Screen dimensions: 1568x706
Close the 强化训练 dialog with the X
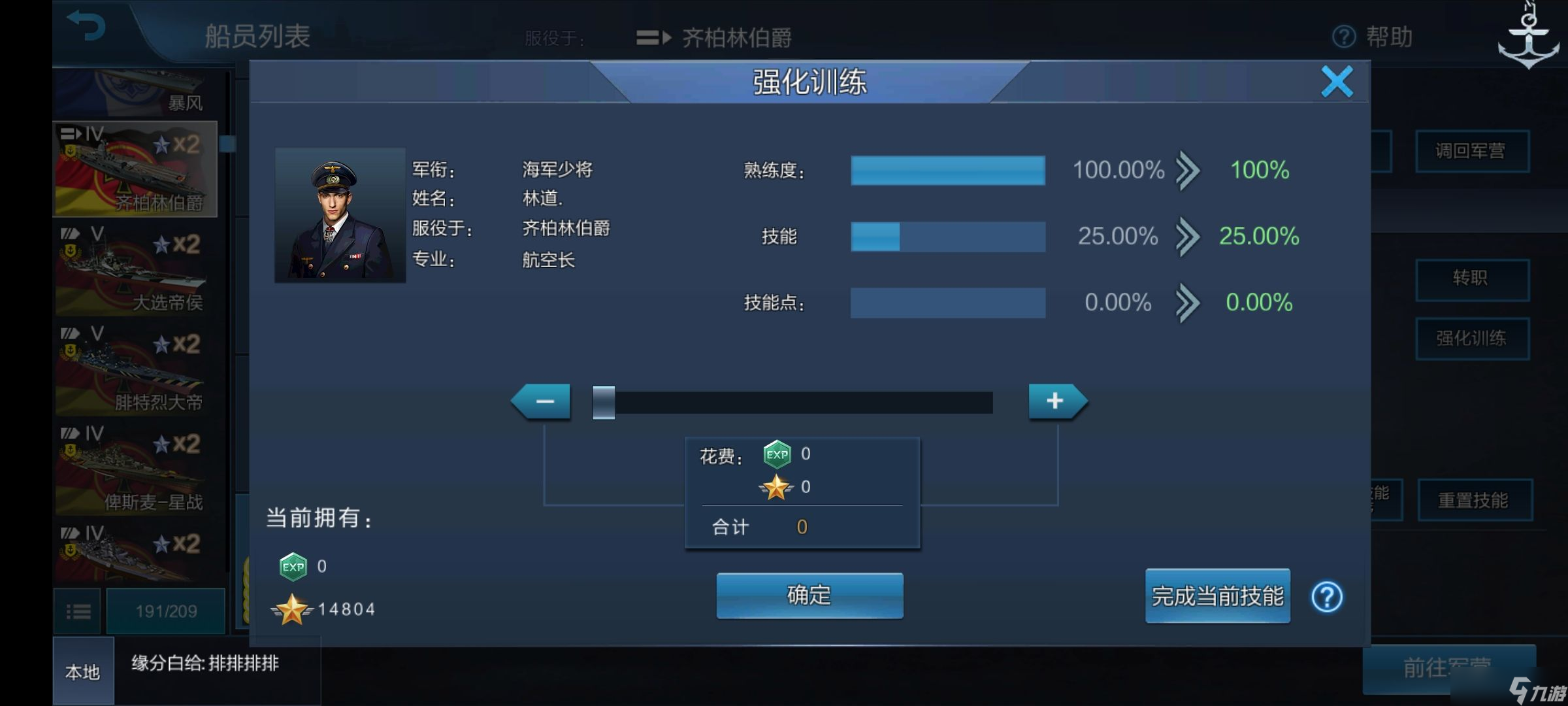coord(1337,82)
